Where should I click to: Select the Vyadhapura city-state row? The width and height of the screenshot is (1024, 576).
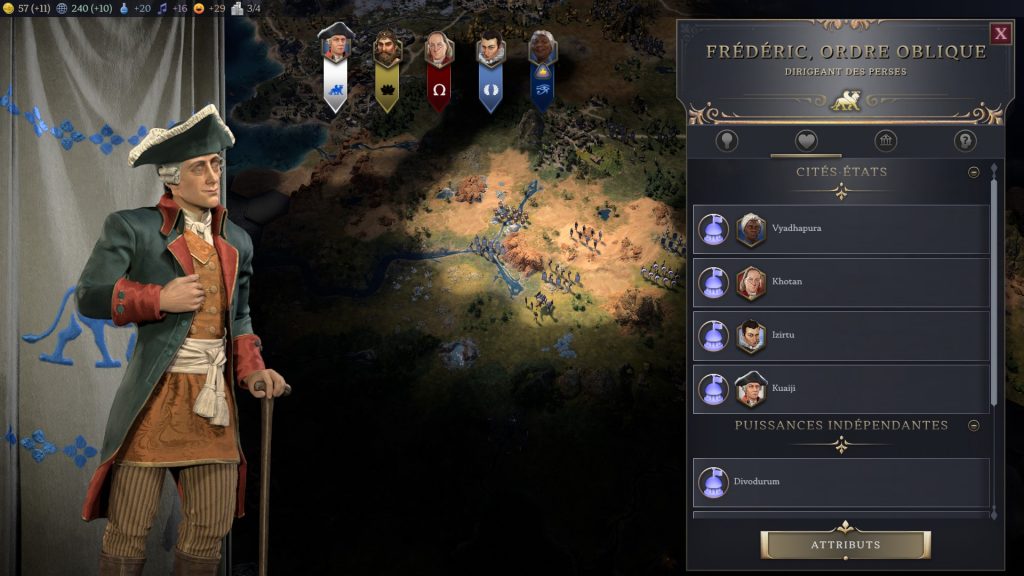coord(841,229)
